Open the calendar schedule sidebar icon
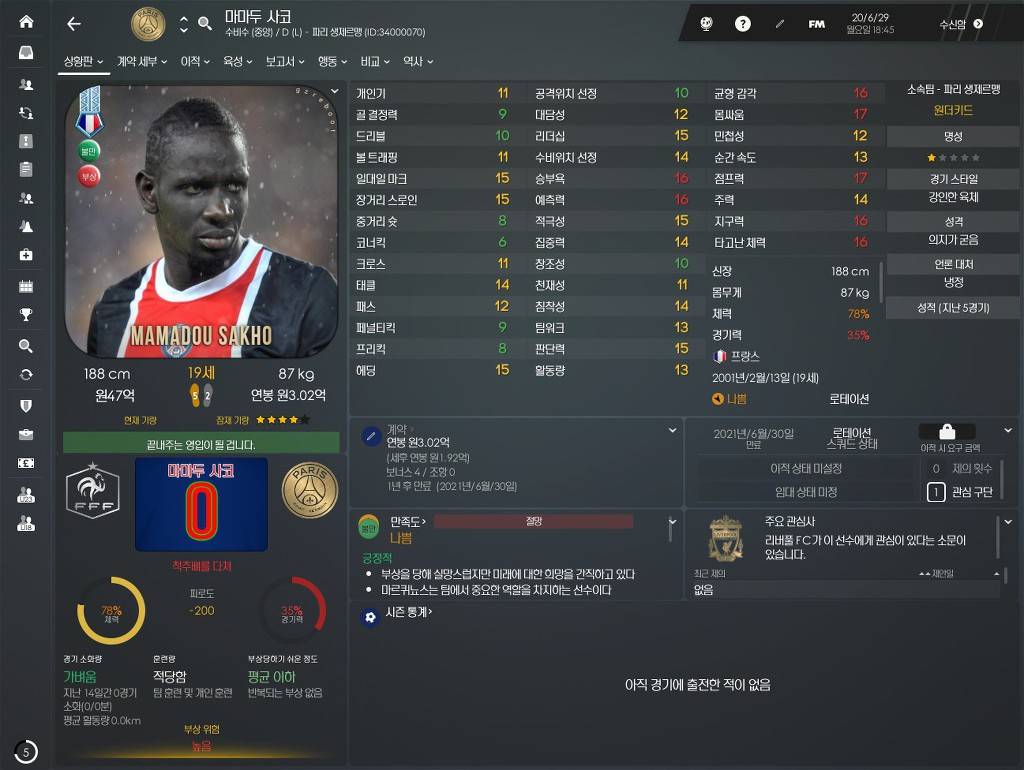The width and height of the screenshot is (1024, 770). coord(26,286)
